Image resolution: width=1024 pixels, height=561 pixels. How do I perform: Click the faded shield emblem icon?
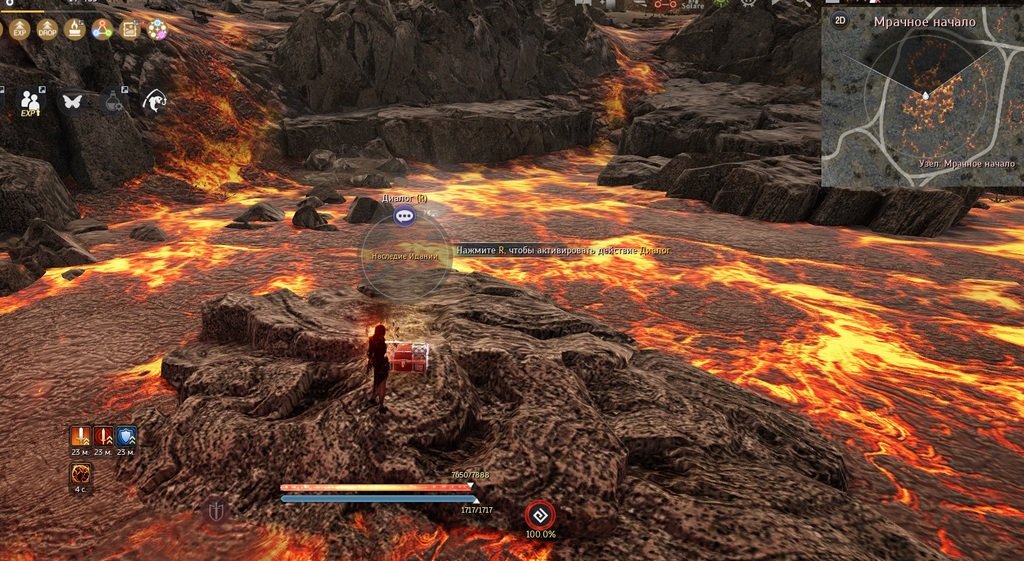point(217,512)
